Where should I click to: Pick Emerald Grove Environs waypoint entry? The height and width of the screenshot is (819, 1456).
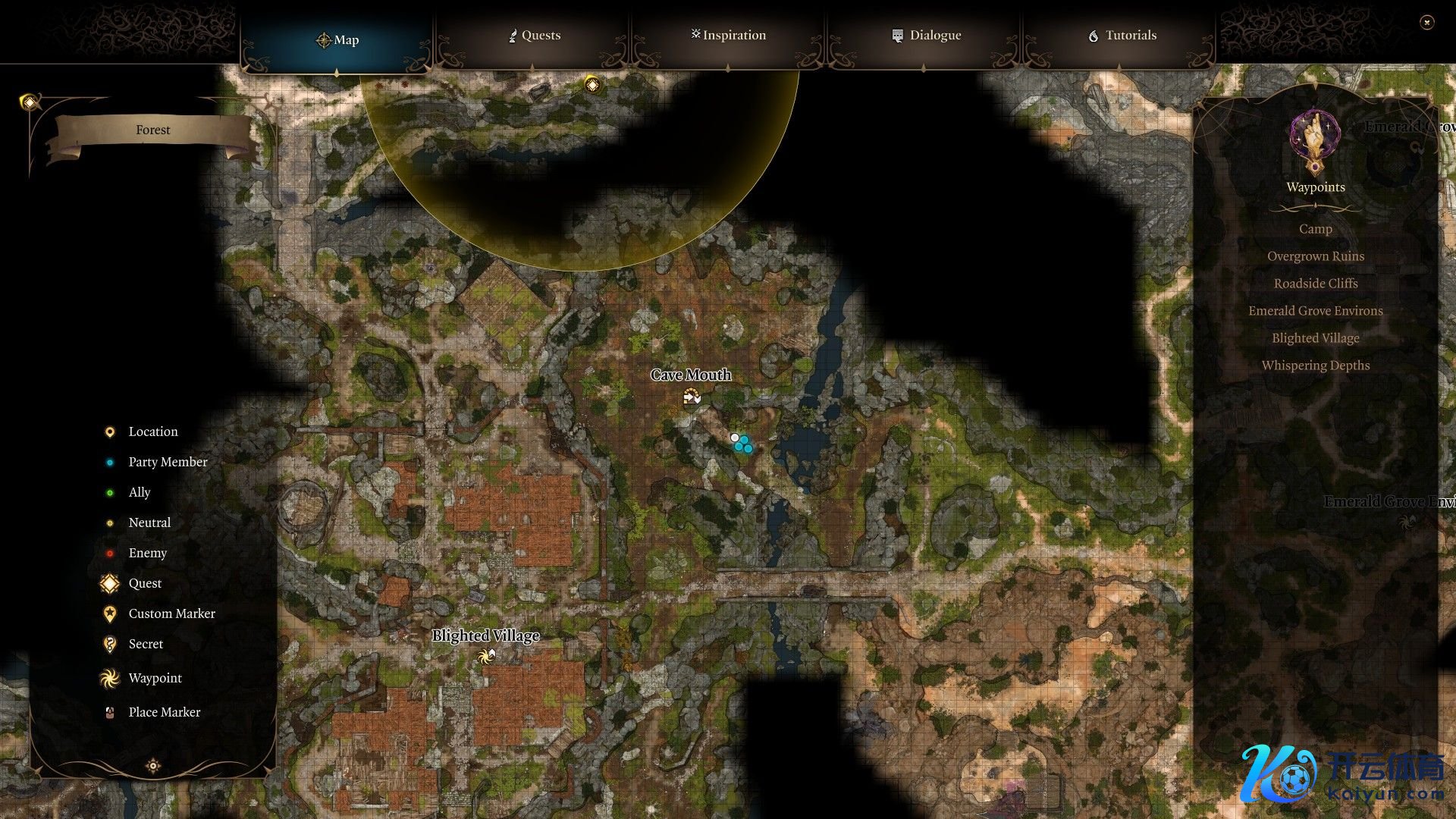[x=1315, y=311]
